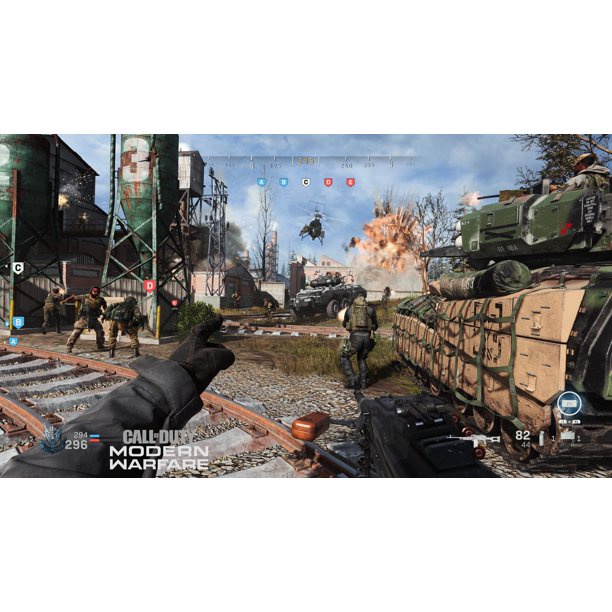
Task: Click the red E flag under the compass
Action: coord(350,183)
